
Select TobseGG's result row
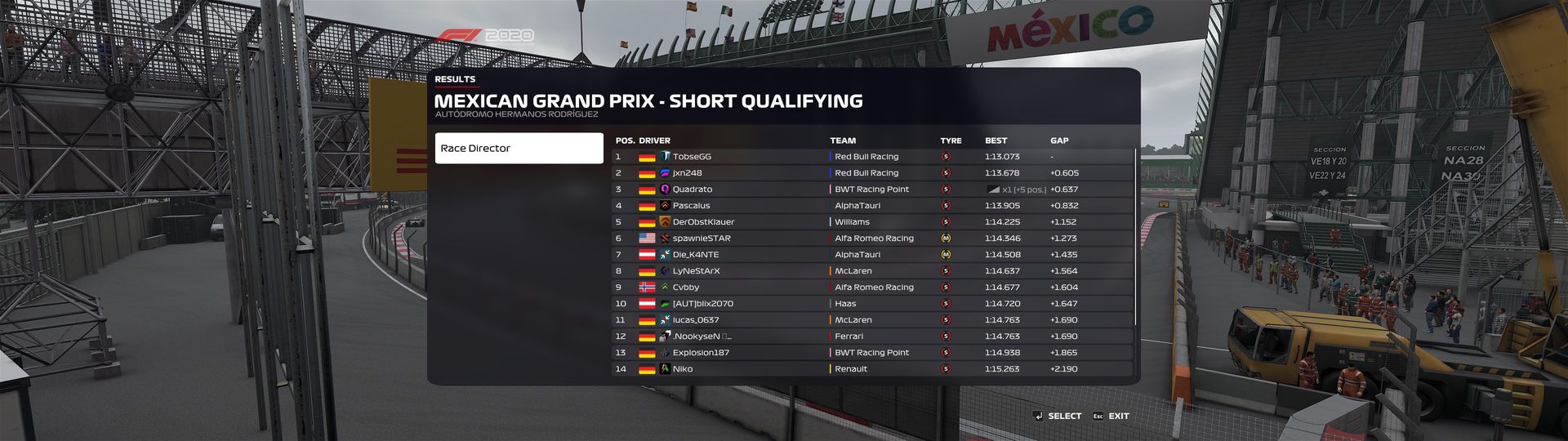pyautogui.click(x=871, y=157)
